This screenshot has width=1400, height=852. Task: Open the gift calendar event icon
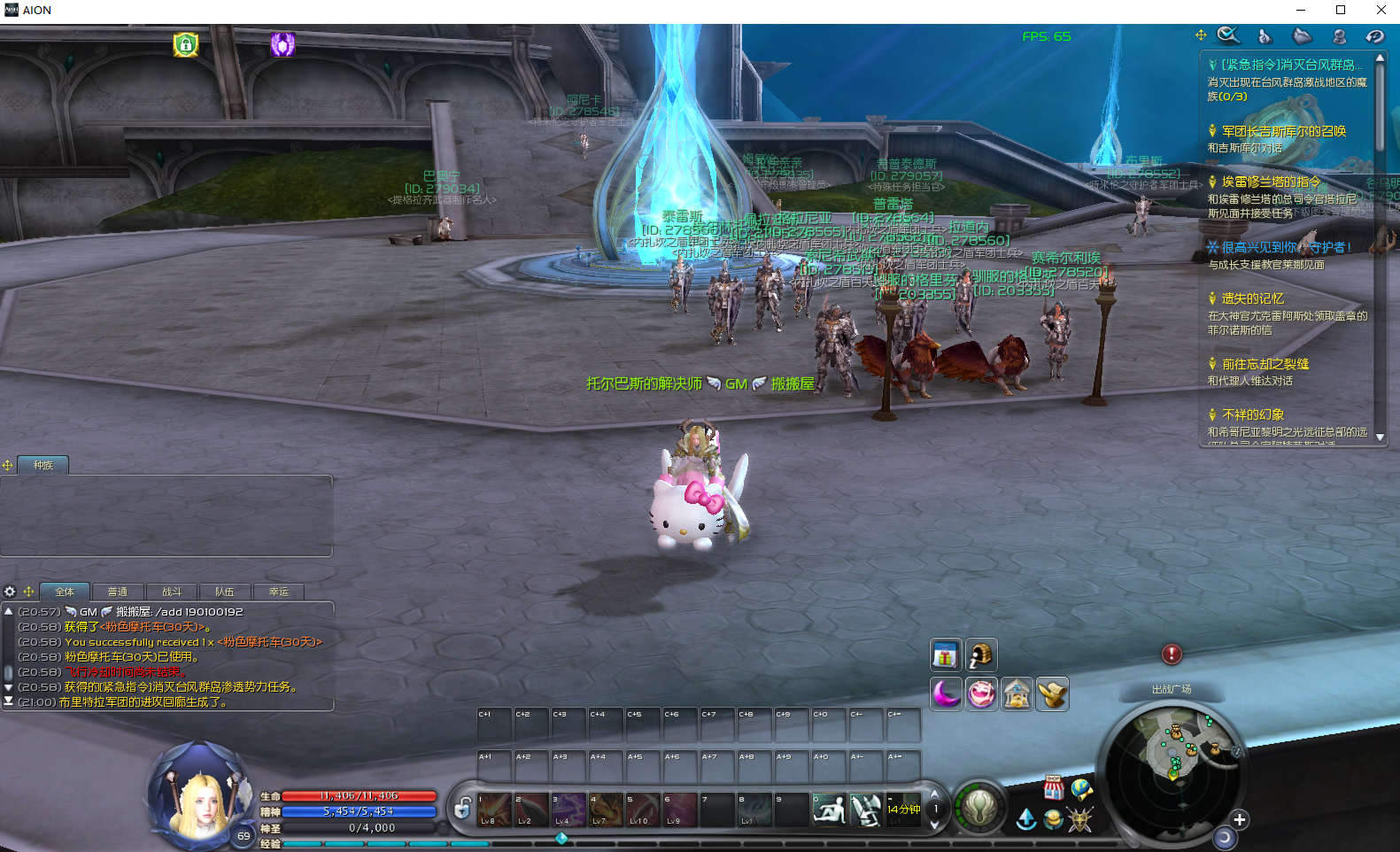tap(945, 655)
